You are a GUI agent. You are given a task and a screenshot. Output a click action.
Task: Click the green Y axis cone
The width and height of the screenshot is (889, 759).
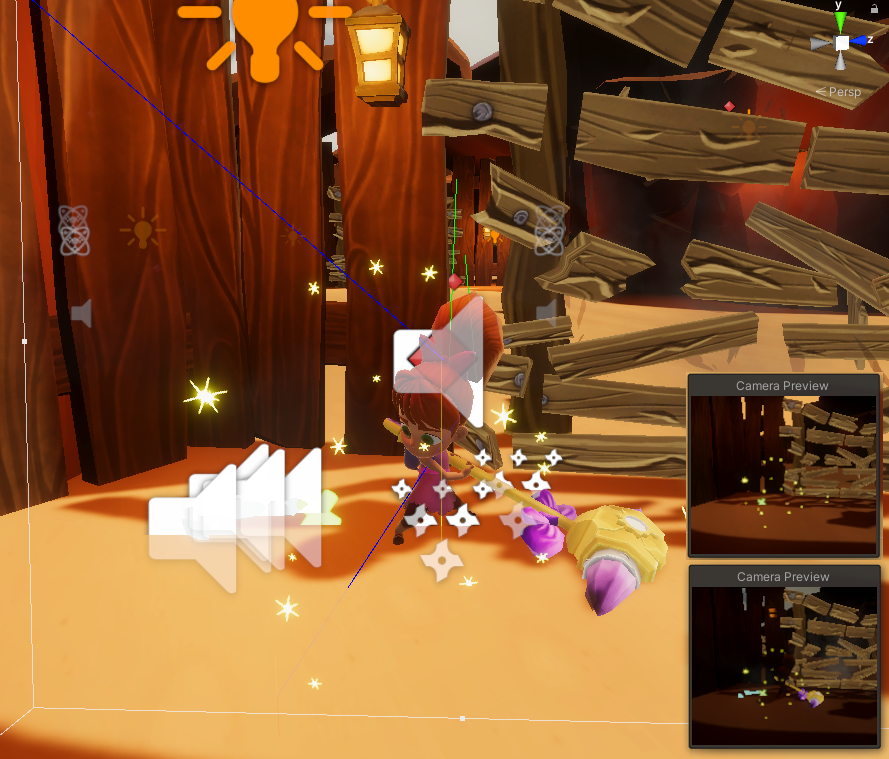tap(841, 22)
